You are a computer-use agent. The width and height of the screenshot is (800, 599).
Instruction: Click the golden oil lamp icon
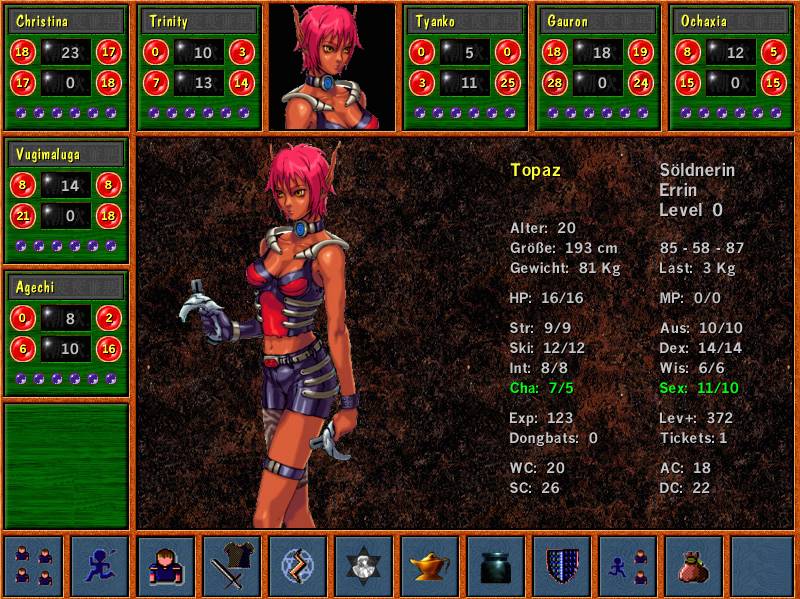tap(430, 566)
